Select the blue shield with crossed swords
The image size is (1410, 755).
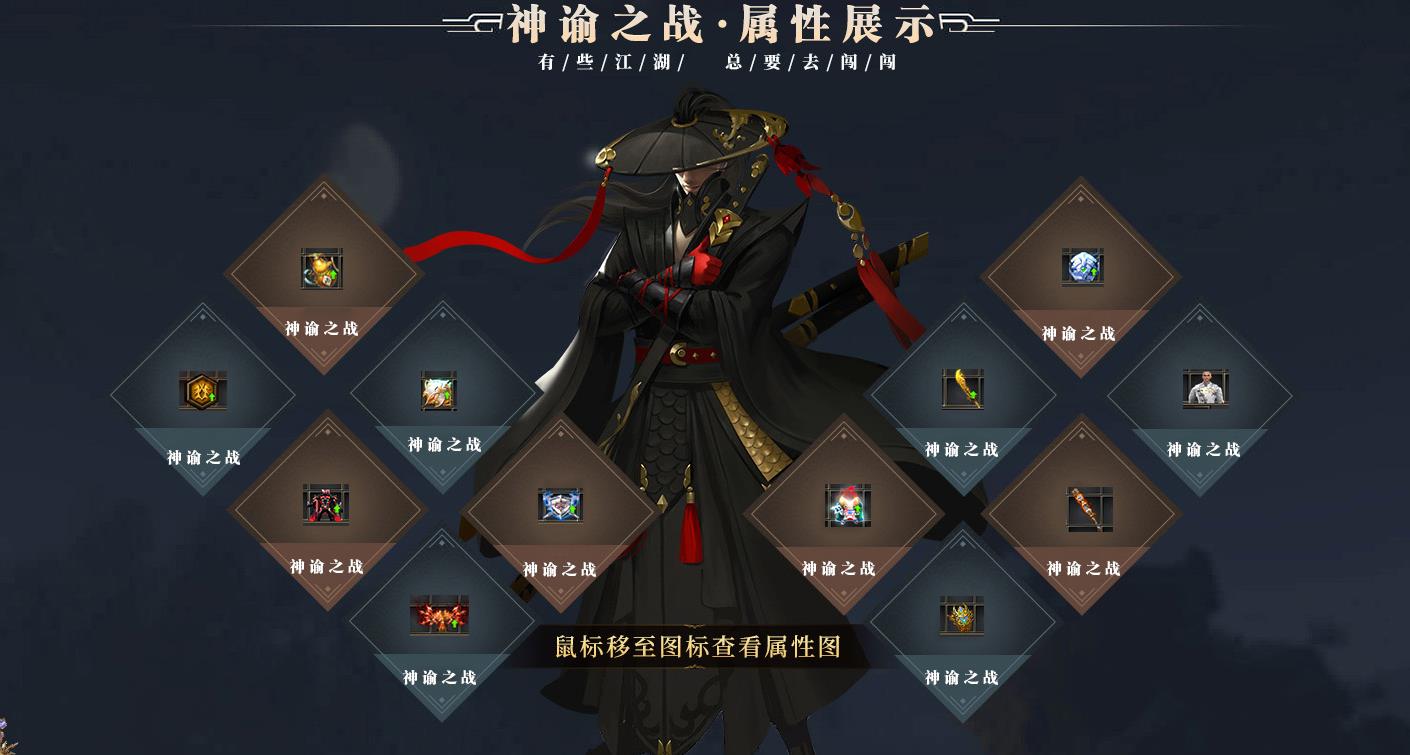560,505
